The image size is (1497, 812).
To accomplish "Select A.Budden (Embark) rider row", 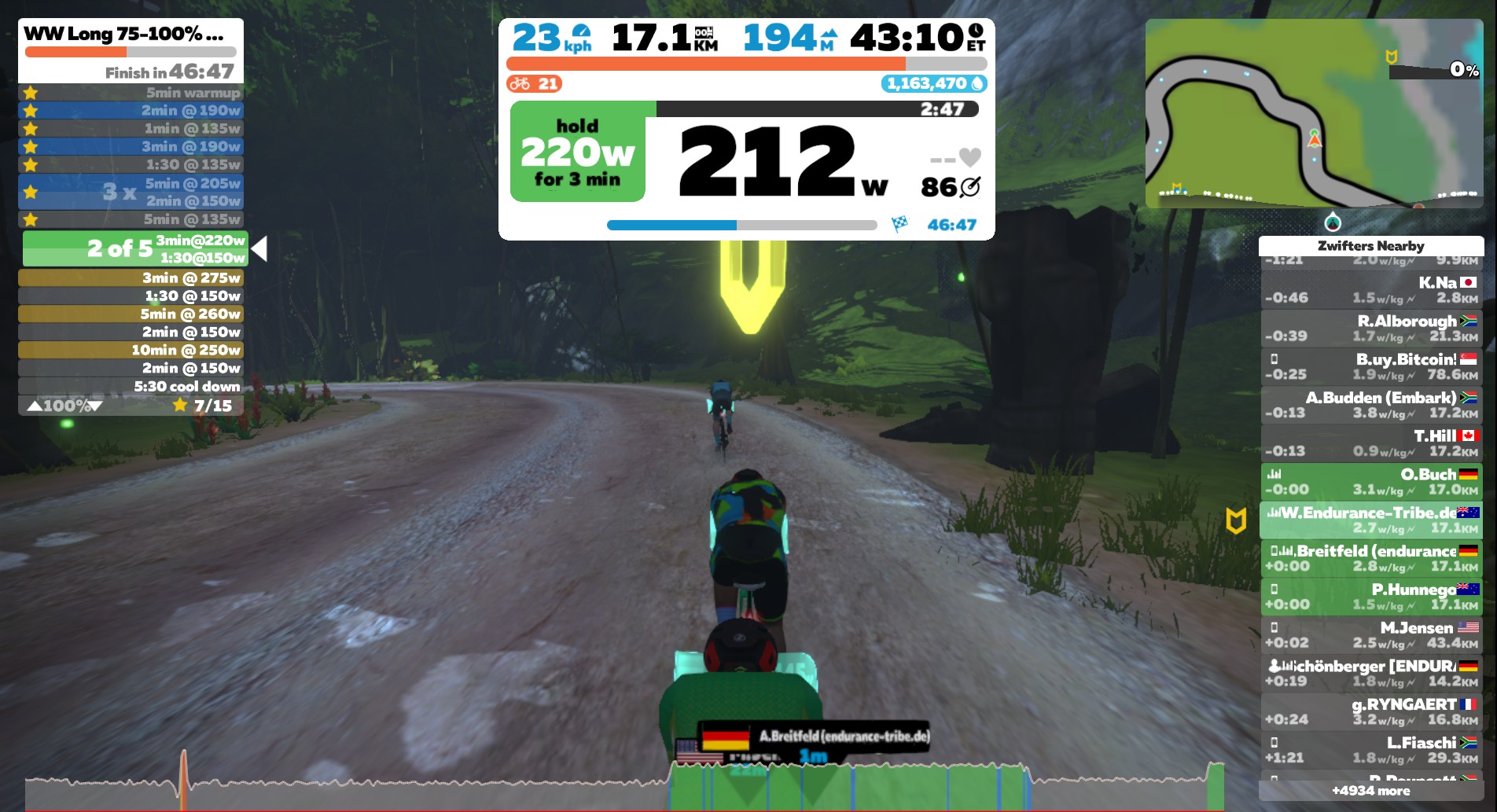I will 1370,405.
